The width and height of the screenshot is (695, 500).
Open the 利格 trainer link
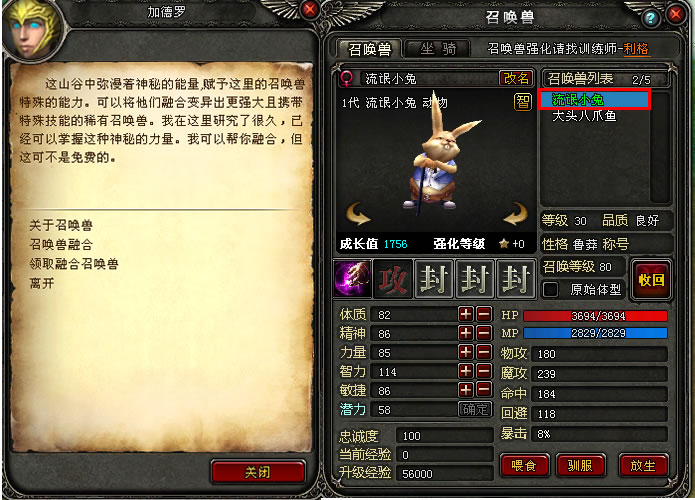click(635, 48)
